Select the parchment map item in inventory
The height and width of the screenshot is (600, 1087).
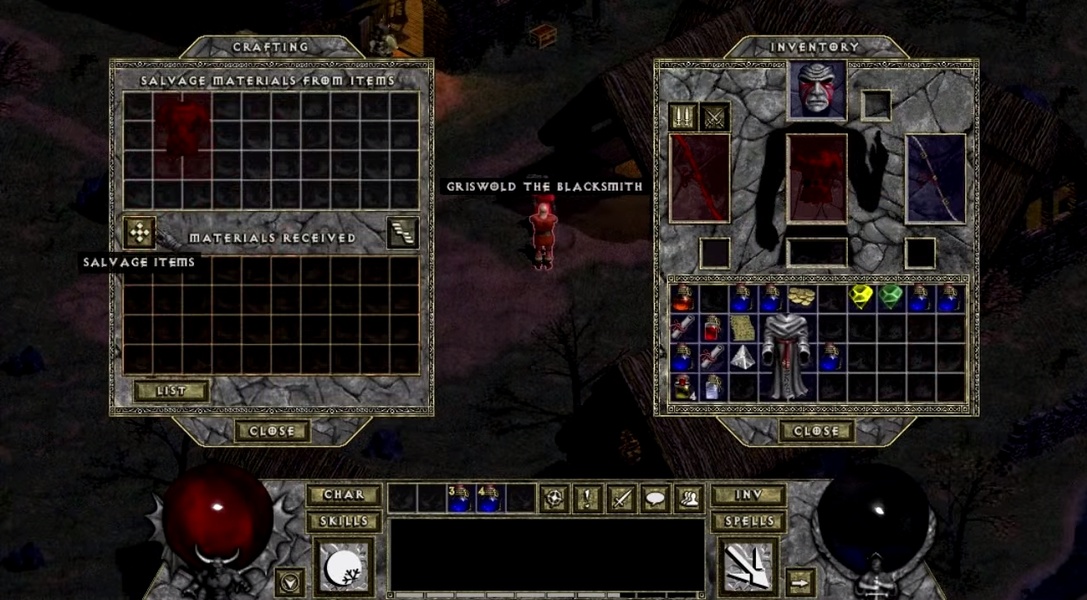click(x=741, y=327)
